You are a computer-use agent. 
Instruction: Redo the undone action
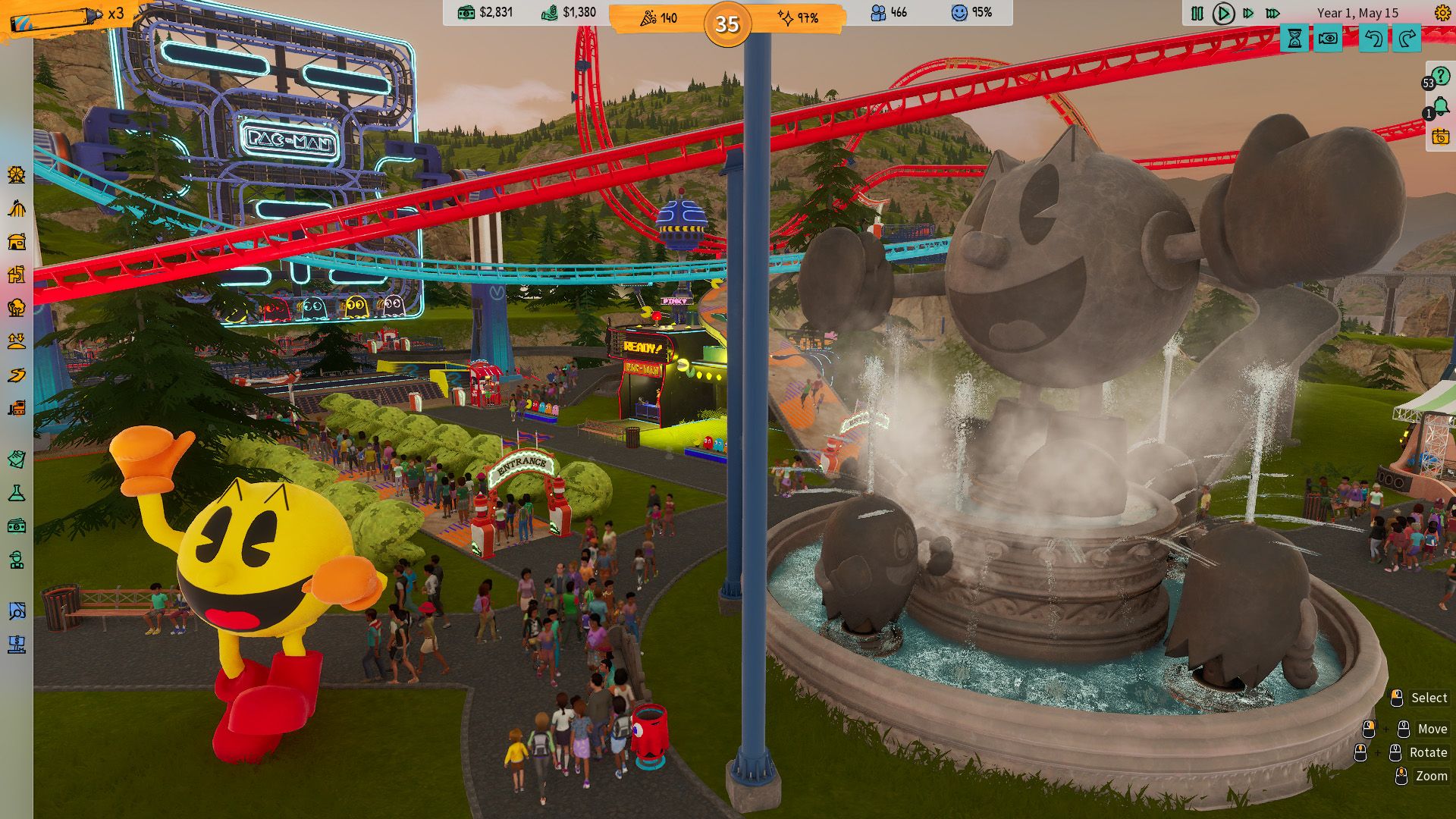(1406, 36)
